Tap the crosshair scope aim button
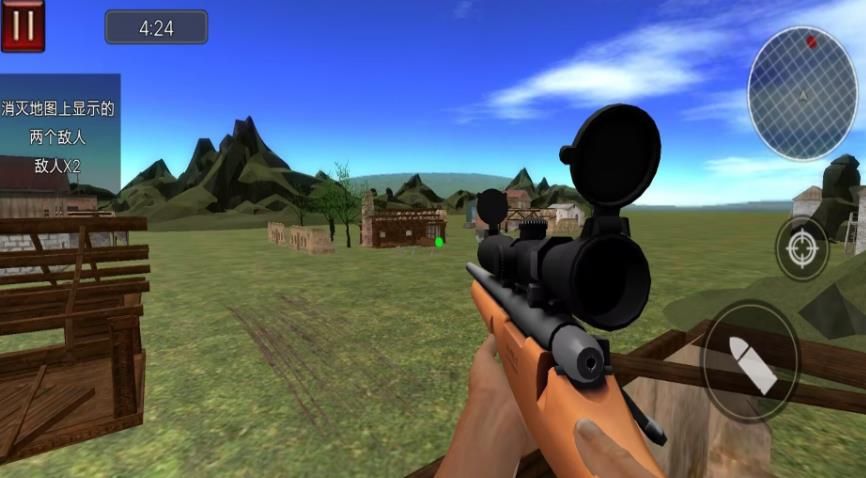Screen dimensions: 866x478 tap(802, 248)
